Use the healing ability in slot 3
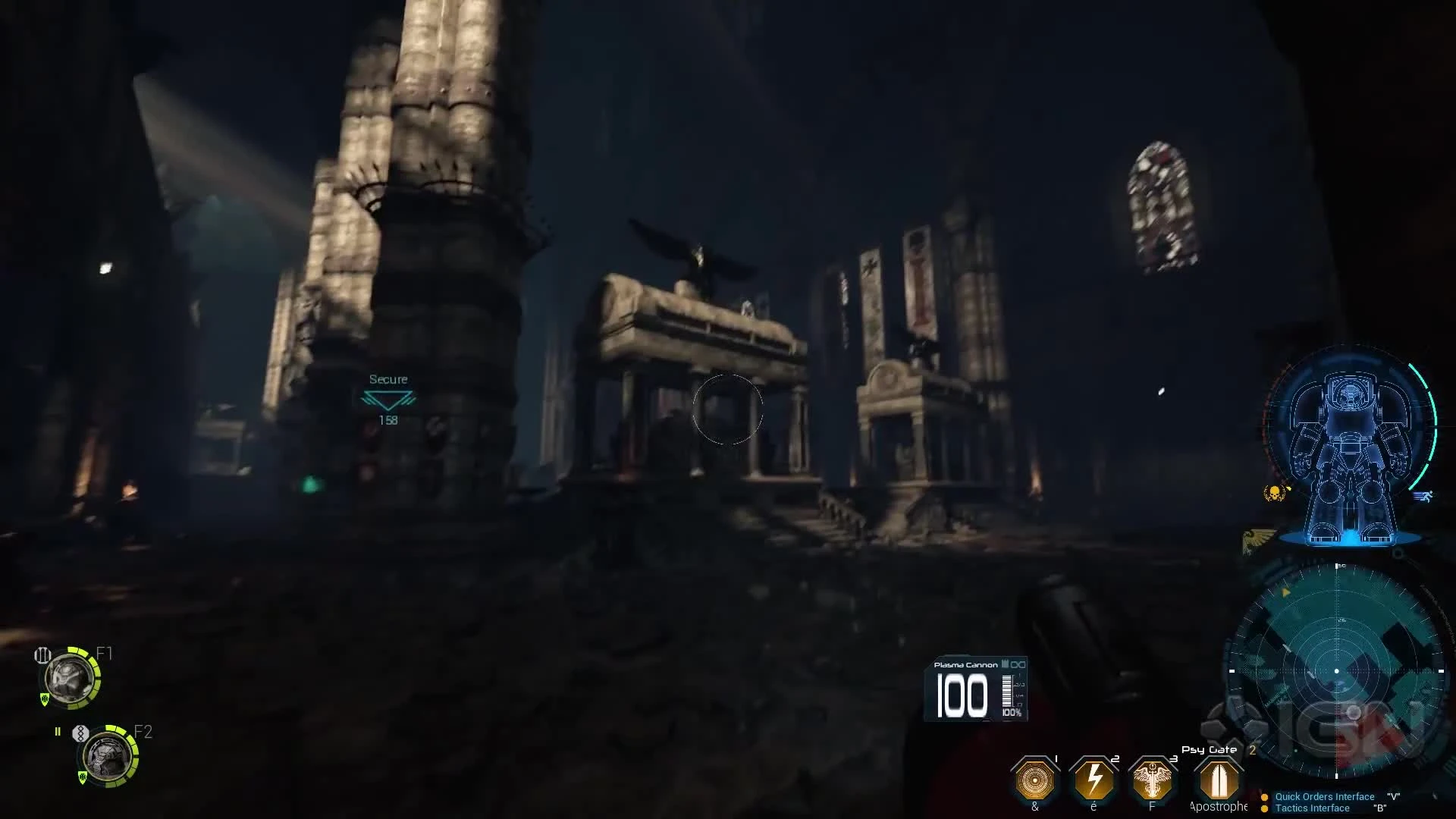This screenshot has width=1456, height=819. (1153, 781)
